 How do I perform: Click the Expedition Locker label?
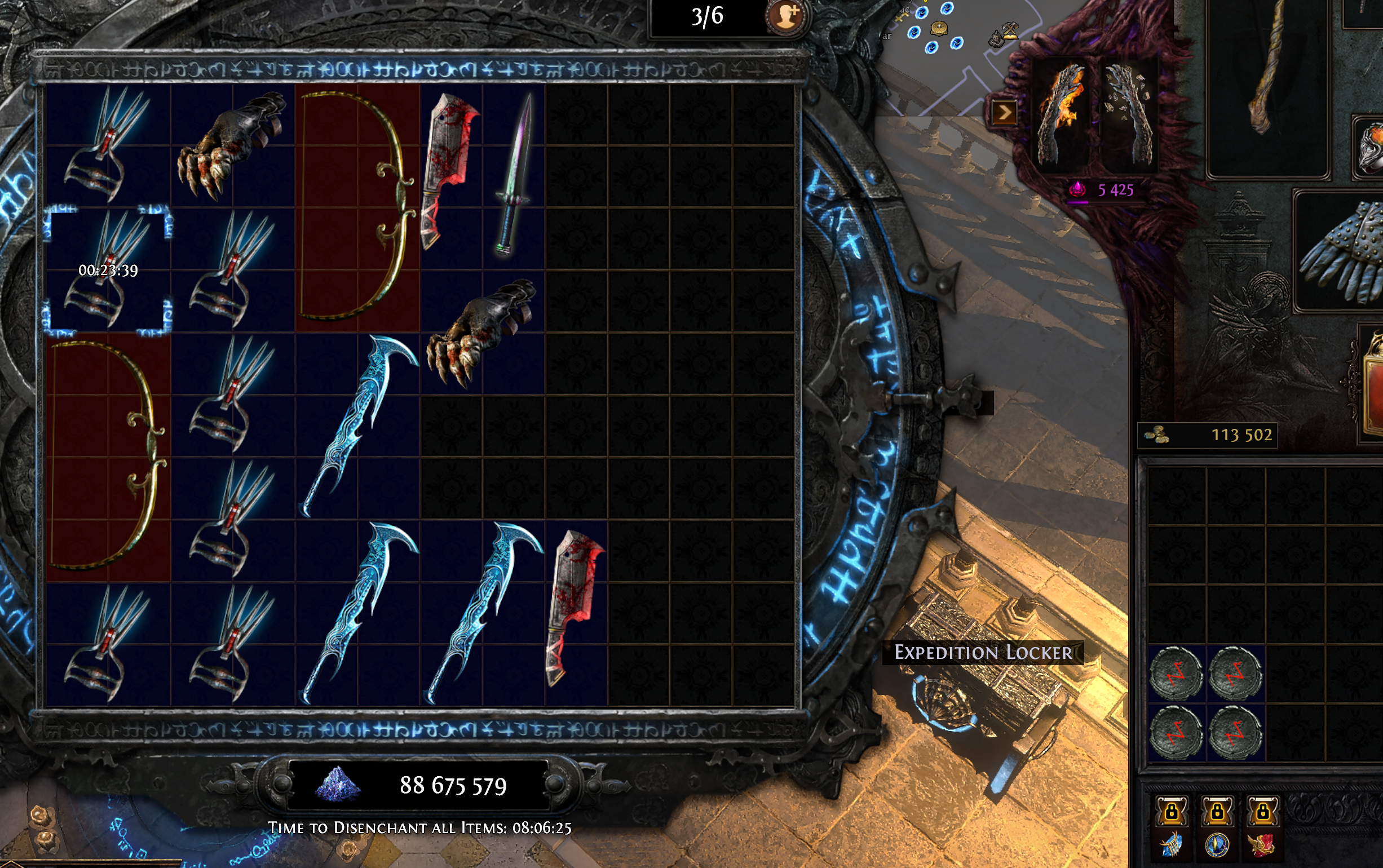click(x=982, y=653)
